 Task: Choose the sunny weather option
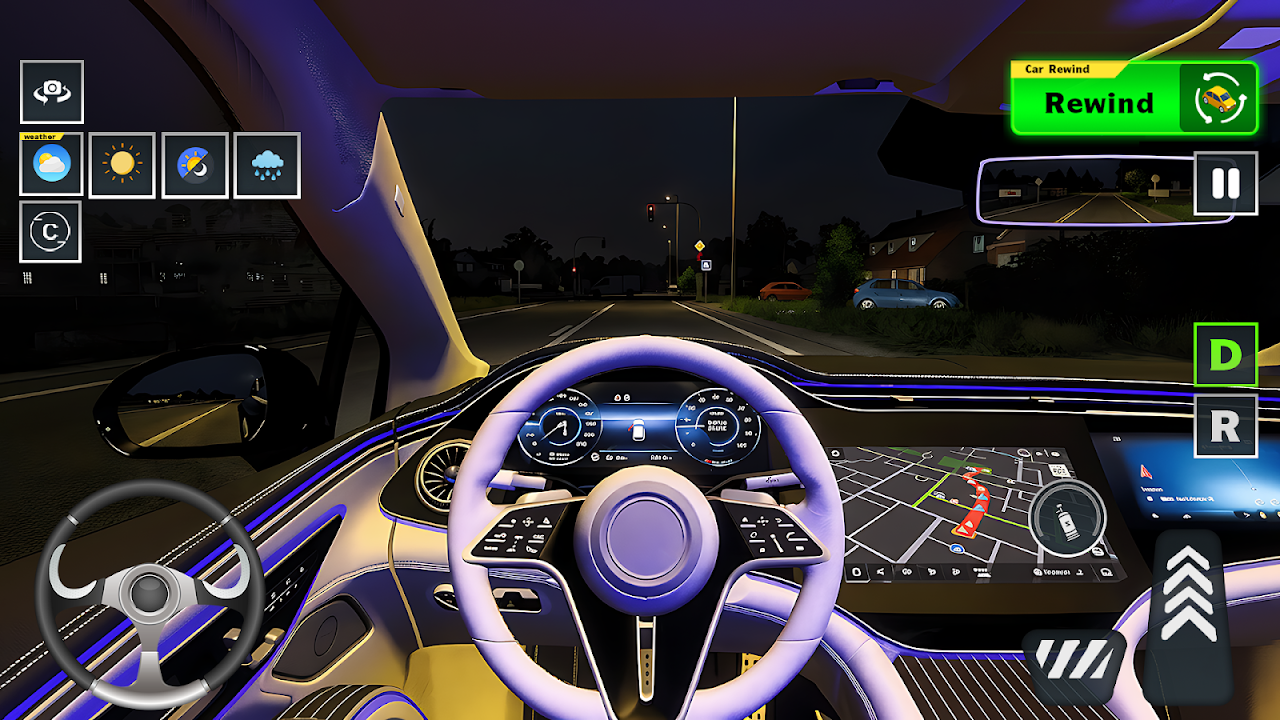click(x=122, y=165)
